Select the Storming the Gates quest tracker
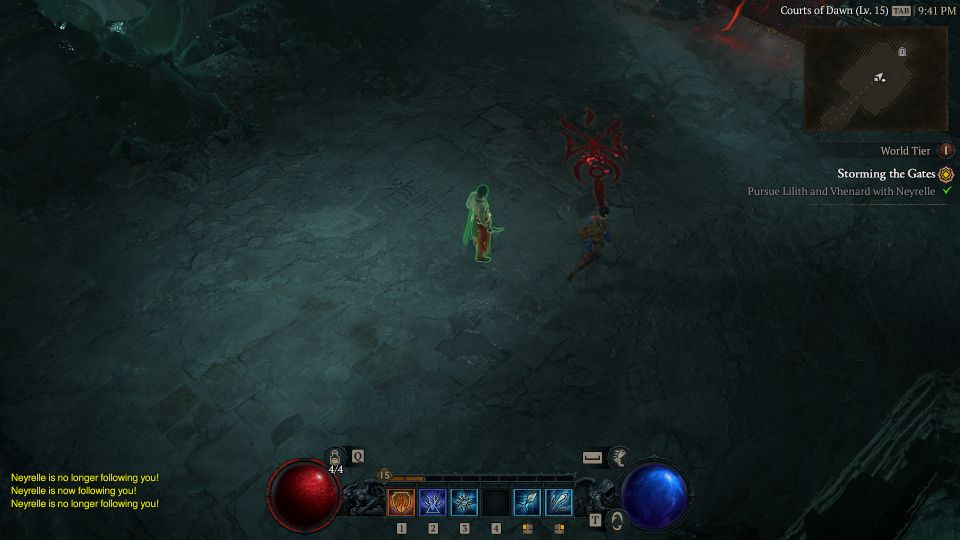The width and height of the screenshot is (960, 540). coord(887,173)
